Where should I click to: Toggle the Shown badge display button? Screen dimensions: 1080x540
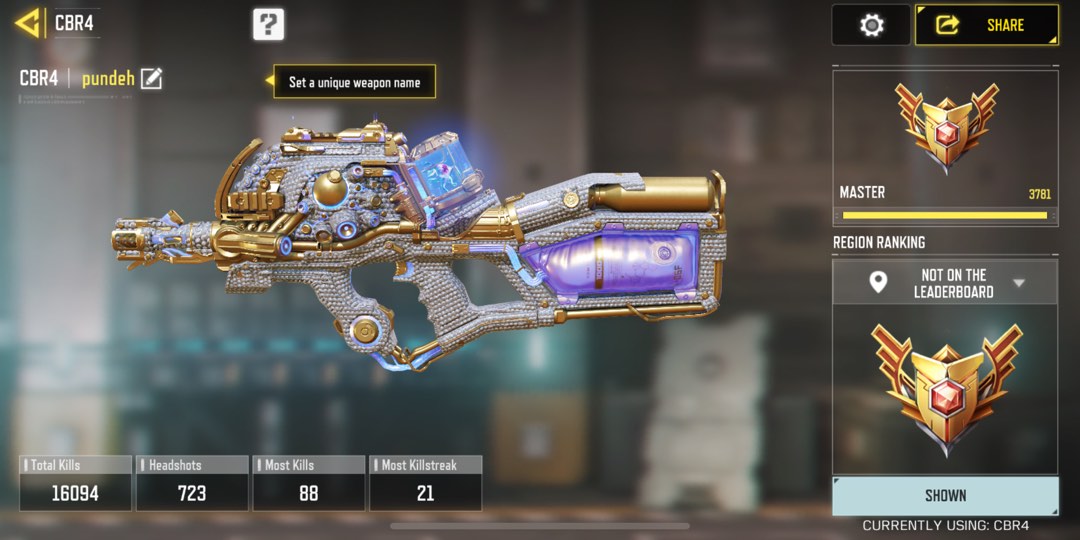tap(945, 495)
